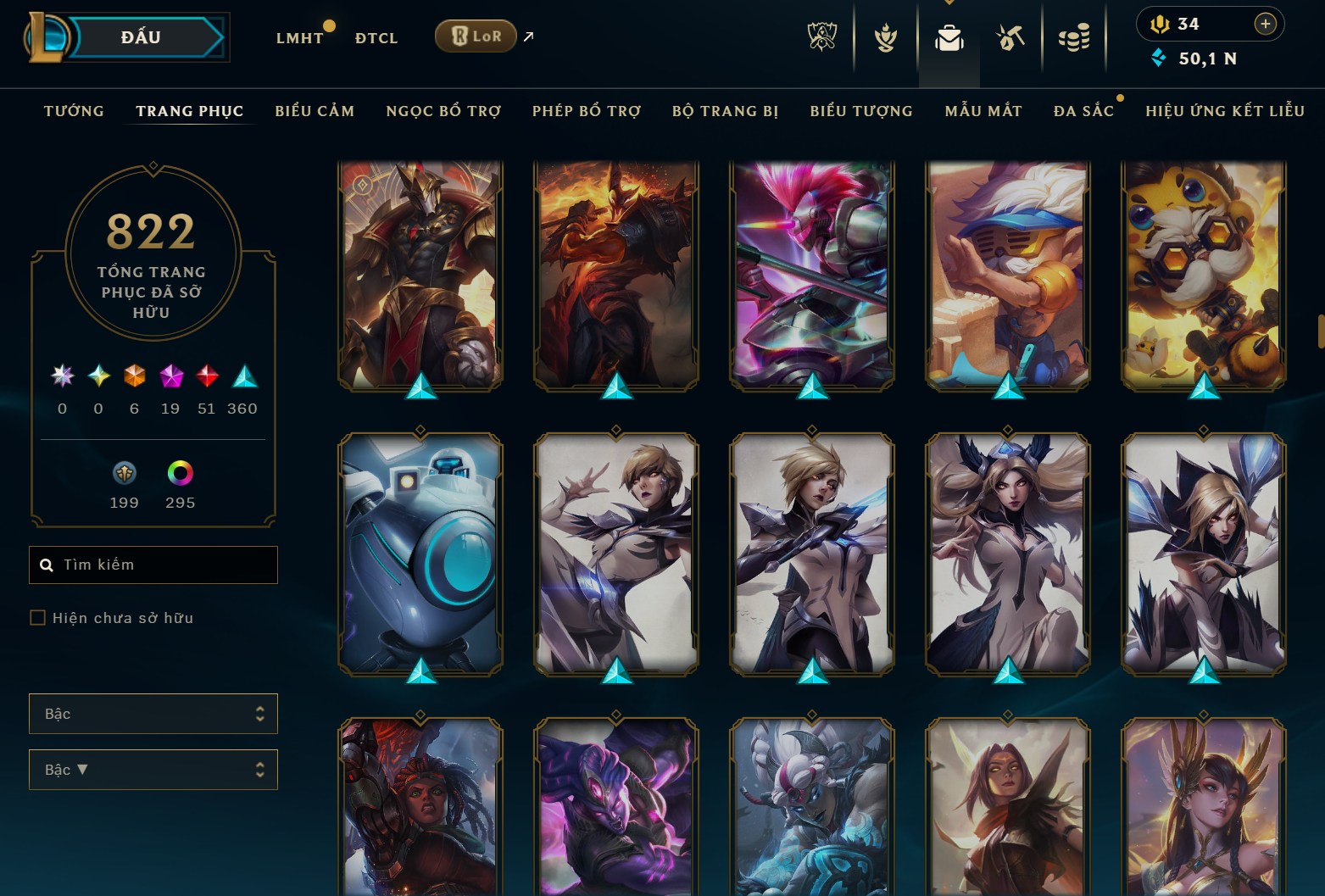Toggle the Hiện chưa sở hữu checkbox
The width and height of the screenshot is (1325, 896).
[x=37, y=618]
